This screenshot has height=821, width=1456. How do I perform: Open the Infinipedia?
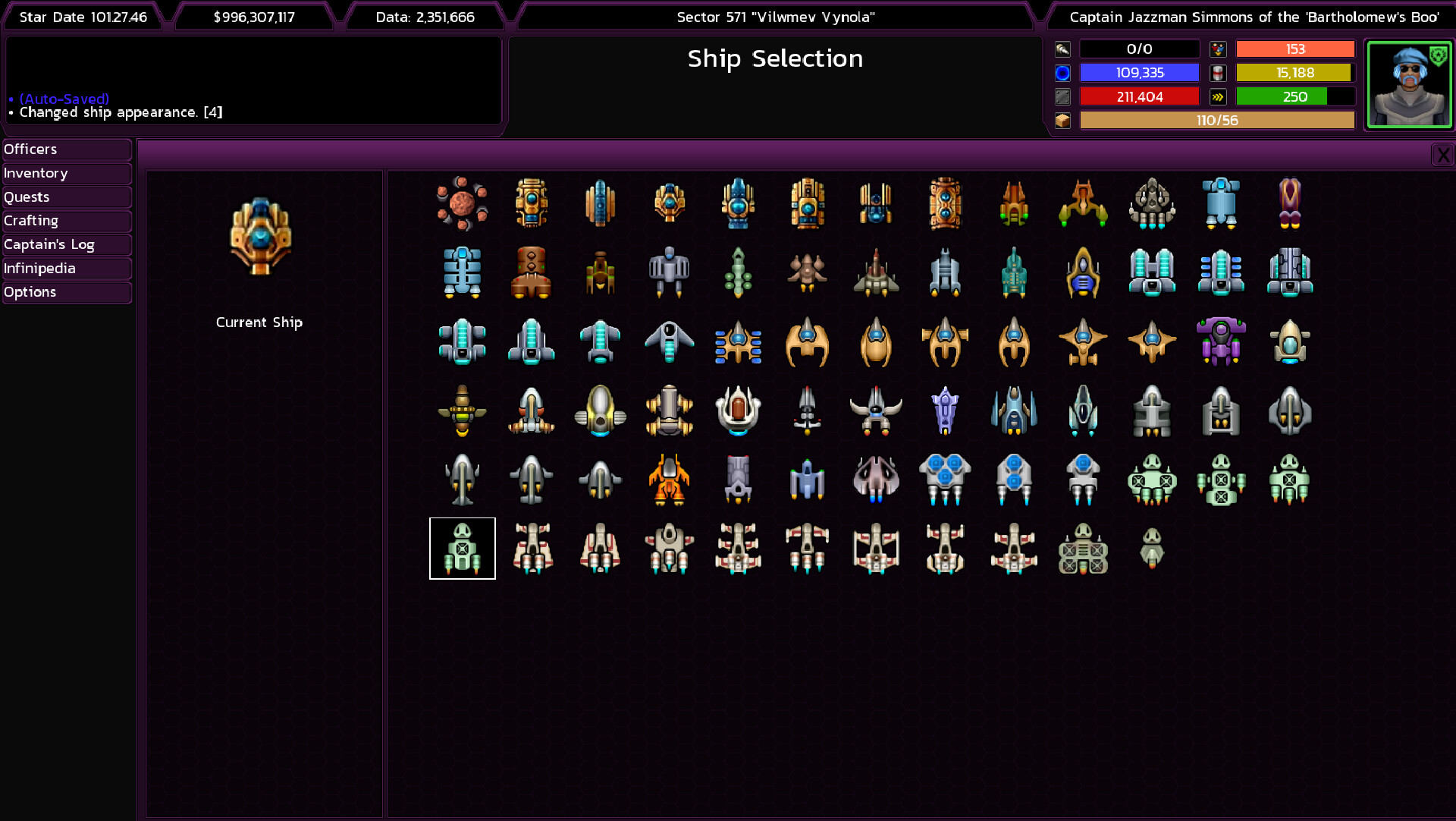[x=66, y=268]
